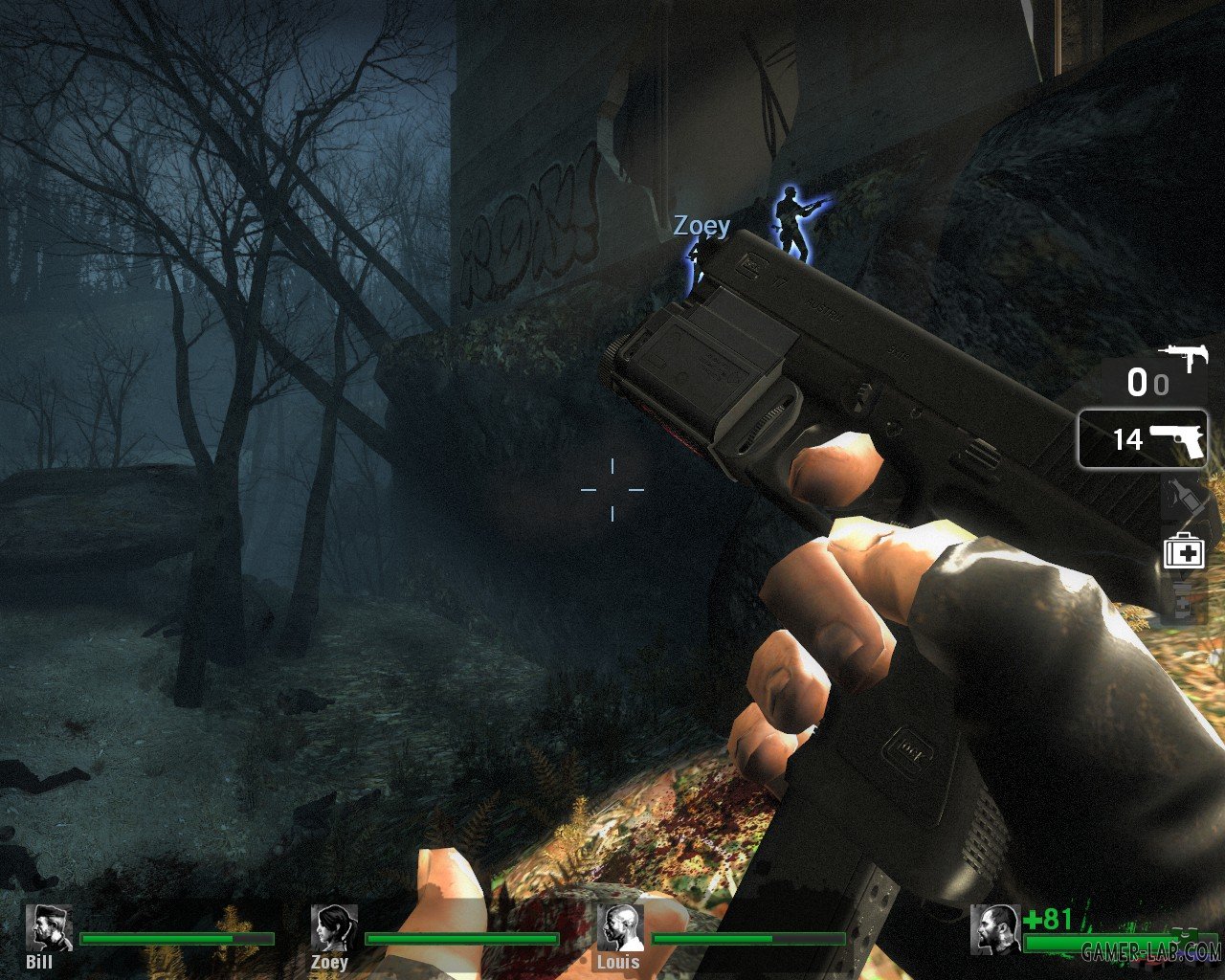Click your own survivor portrait
The image size is (1225, 980).
(995, 928)
